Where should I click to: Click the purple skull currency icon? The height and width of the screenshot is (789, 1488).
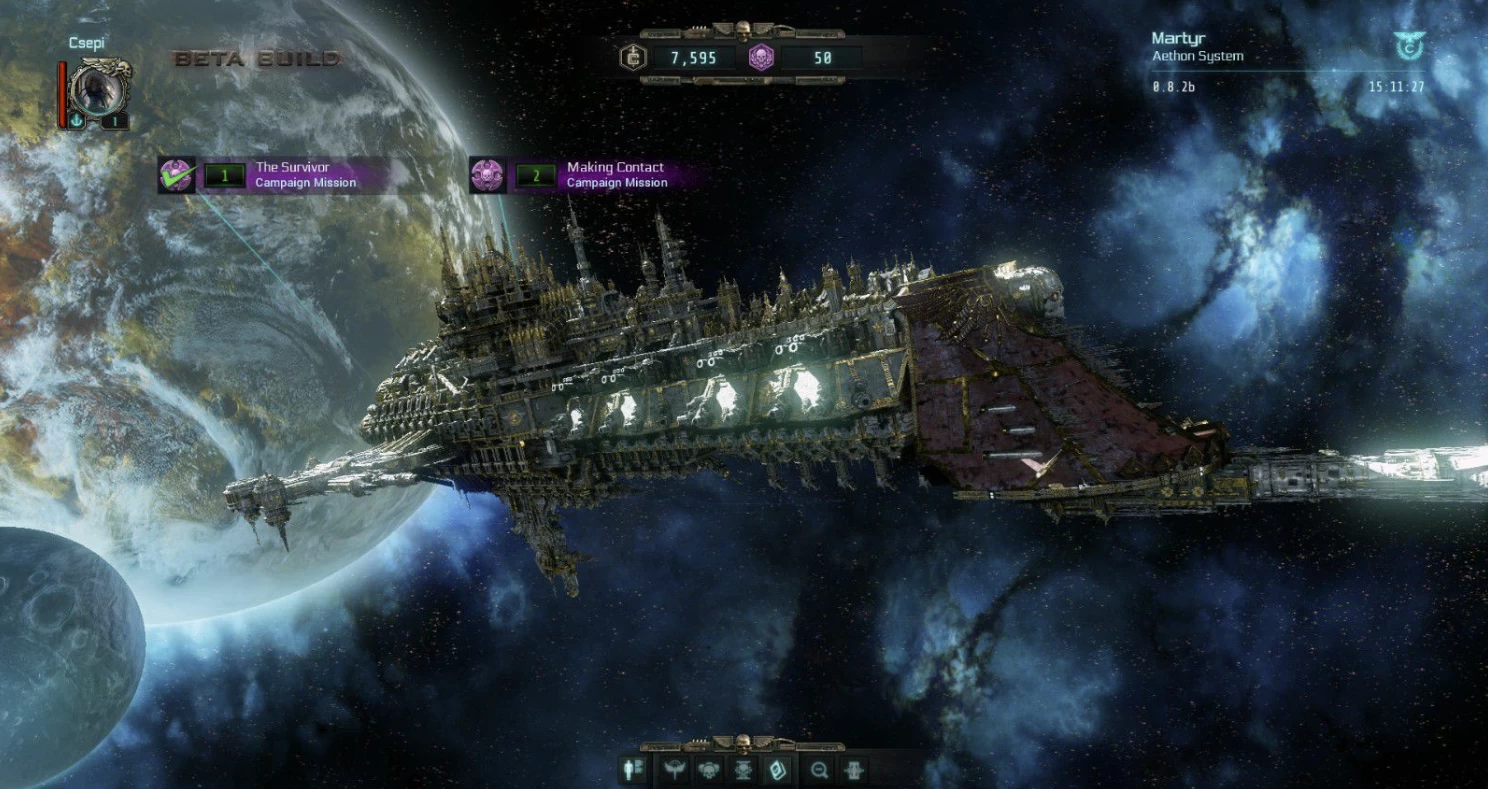(761, 58)
